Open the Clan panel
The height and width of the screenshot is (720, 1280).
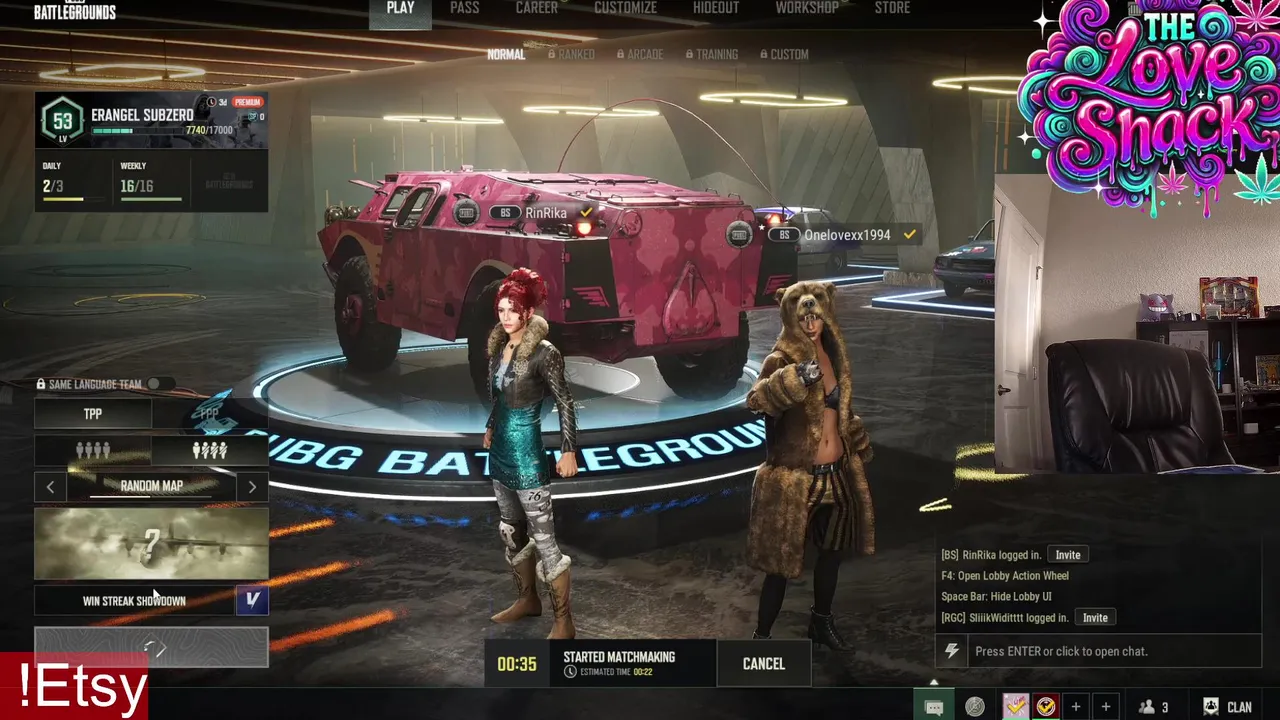pyautogui.click(x=1227, y=707)
